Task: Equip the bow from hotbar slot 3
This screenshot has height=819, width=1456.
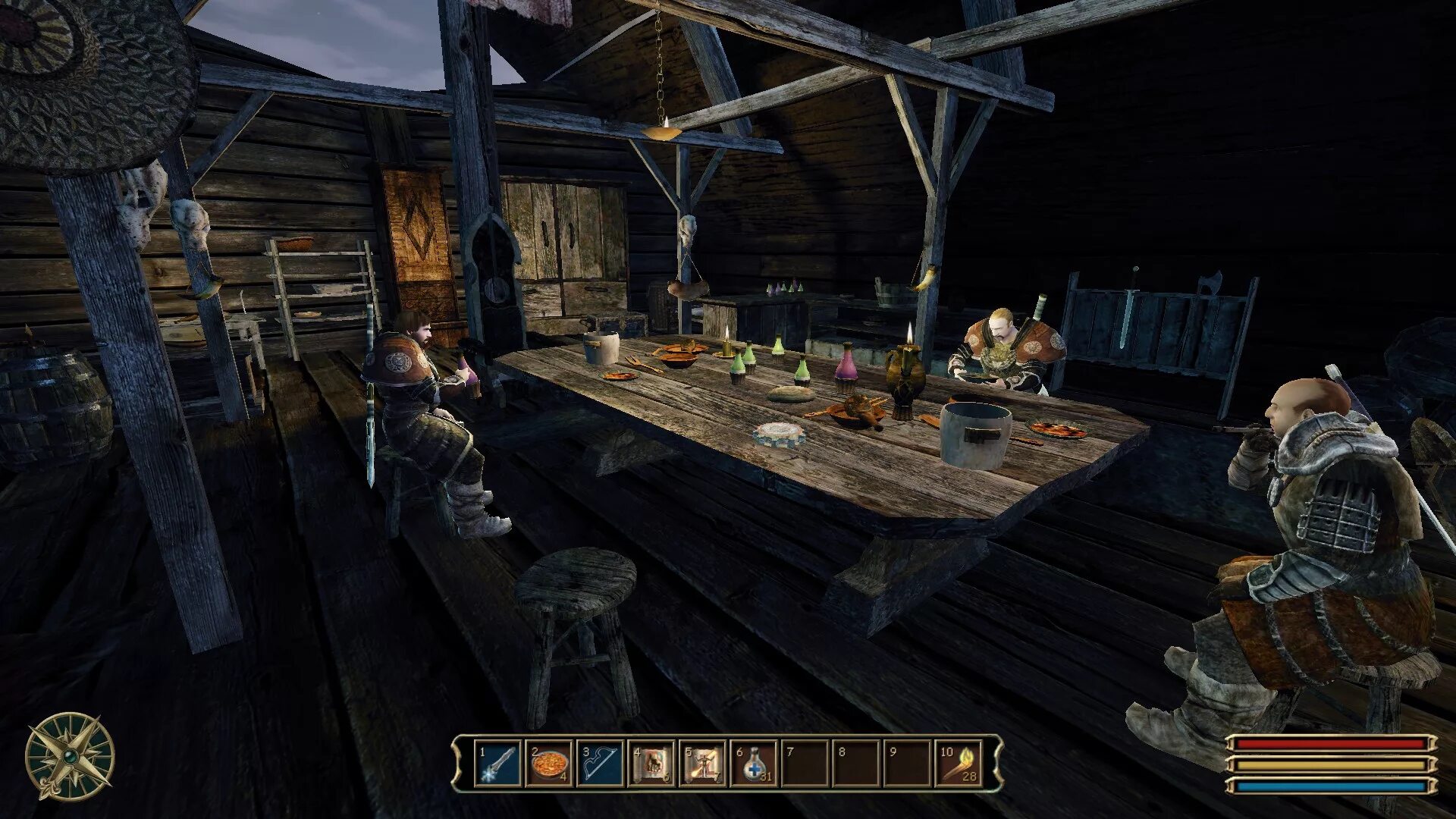Action: (x=600, y=764)
